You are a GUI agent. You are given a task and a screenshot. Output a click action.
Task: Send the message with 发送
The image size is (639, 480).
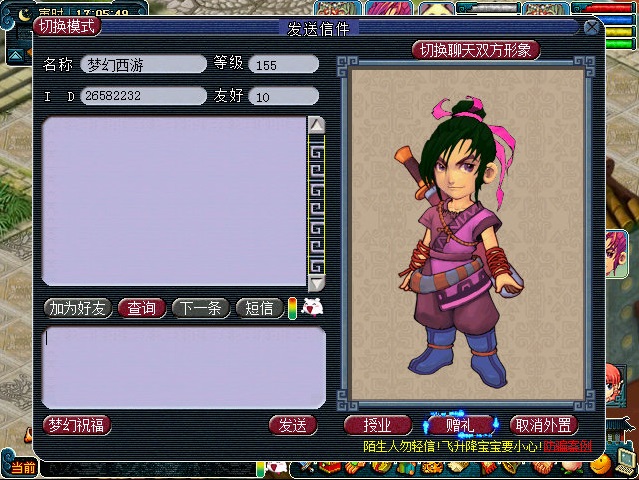[292, 425]
